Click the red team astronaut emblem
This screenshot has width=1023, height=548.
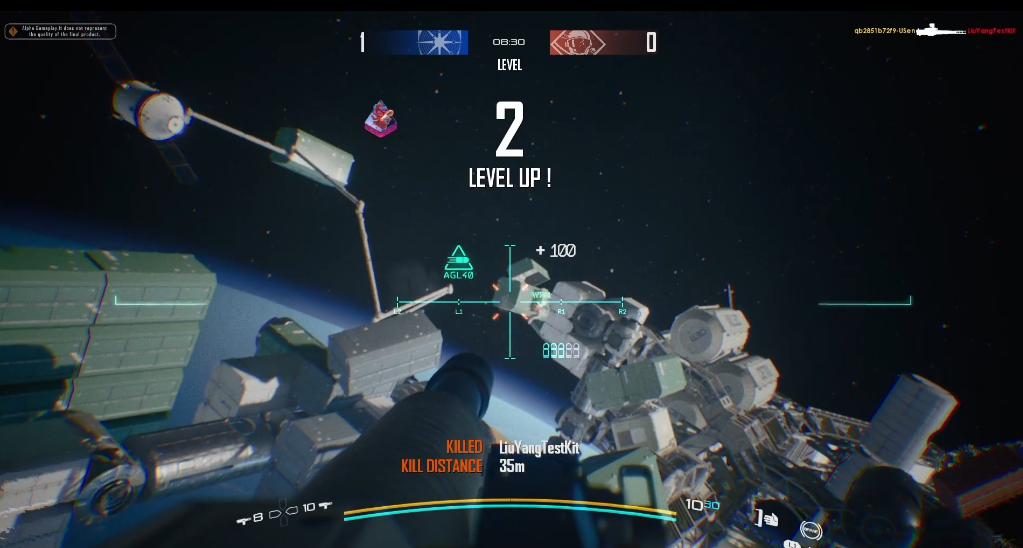tap(576, 42)
